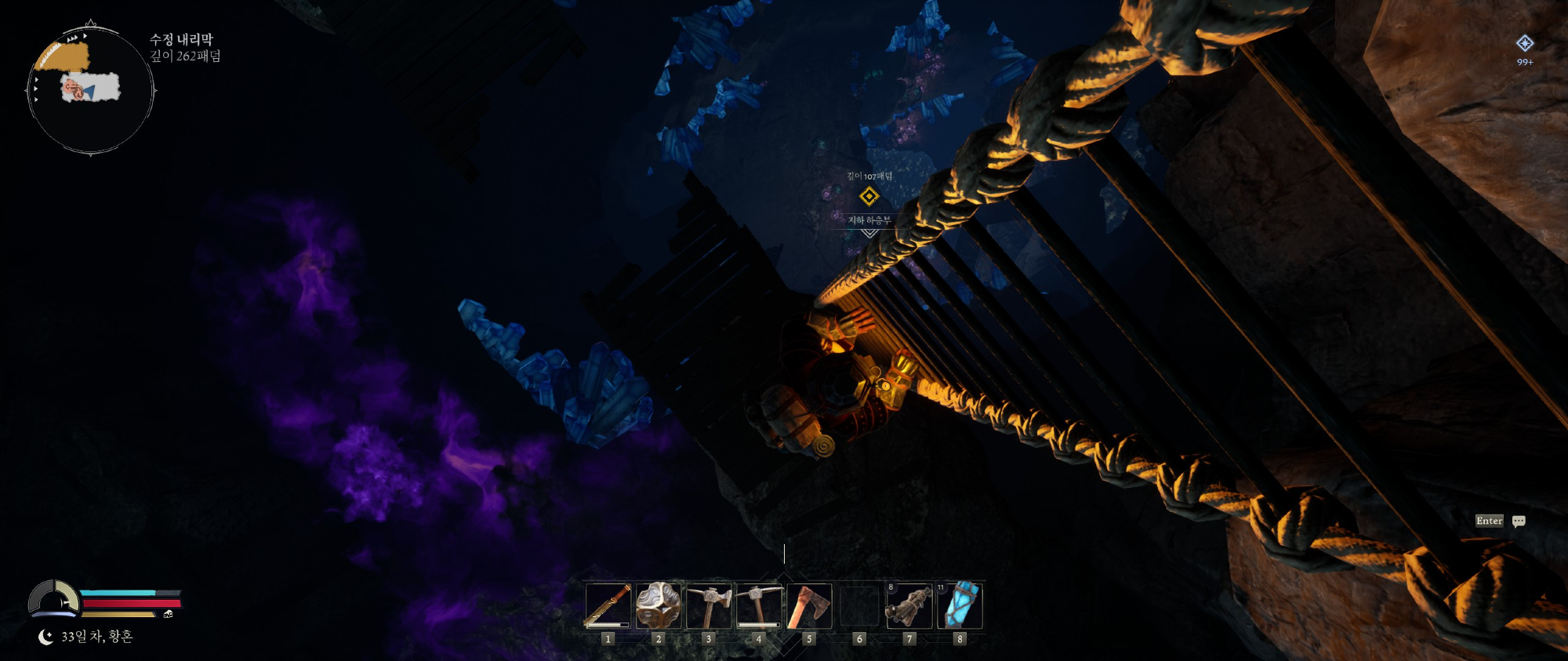1568x661 pixels.
Task: Select the torch bundle in slot 7
Action: pyautogui.click(x=909, y=606)
